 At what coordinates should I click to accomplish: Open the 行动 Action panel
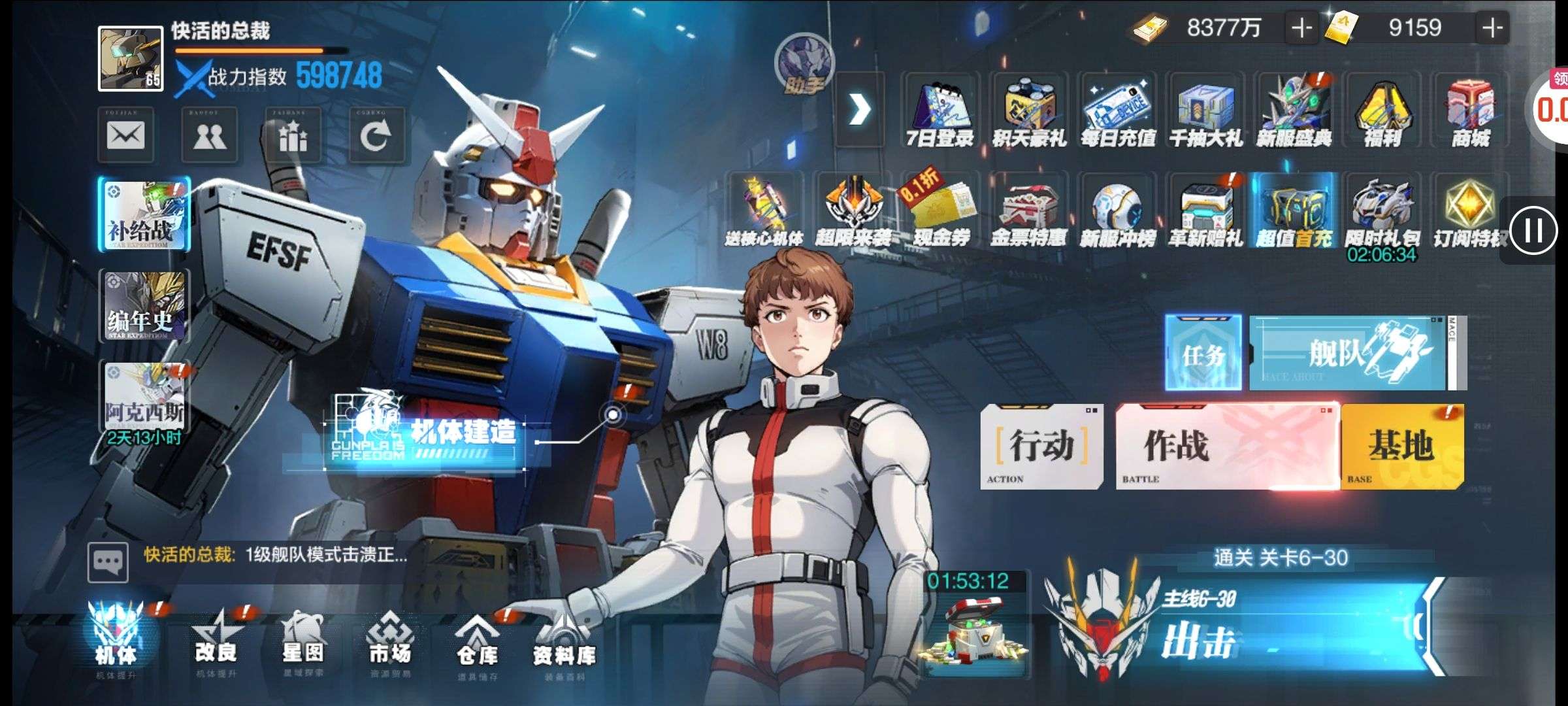[1041, 447]
